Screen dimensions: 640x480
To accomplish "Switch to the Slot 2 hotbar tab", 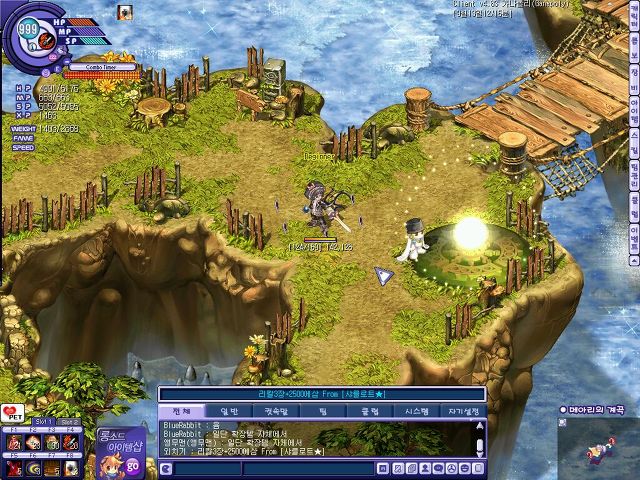I will click(x=68, y=422).
